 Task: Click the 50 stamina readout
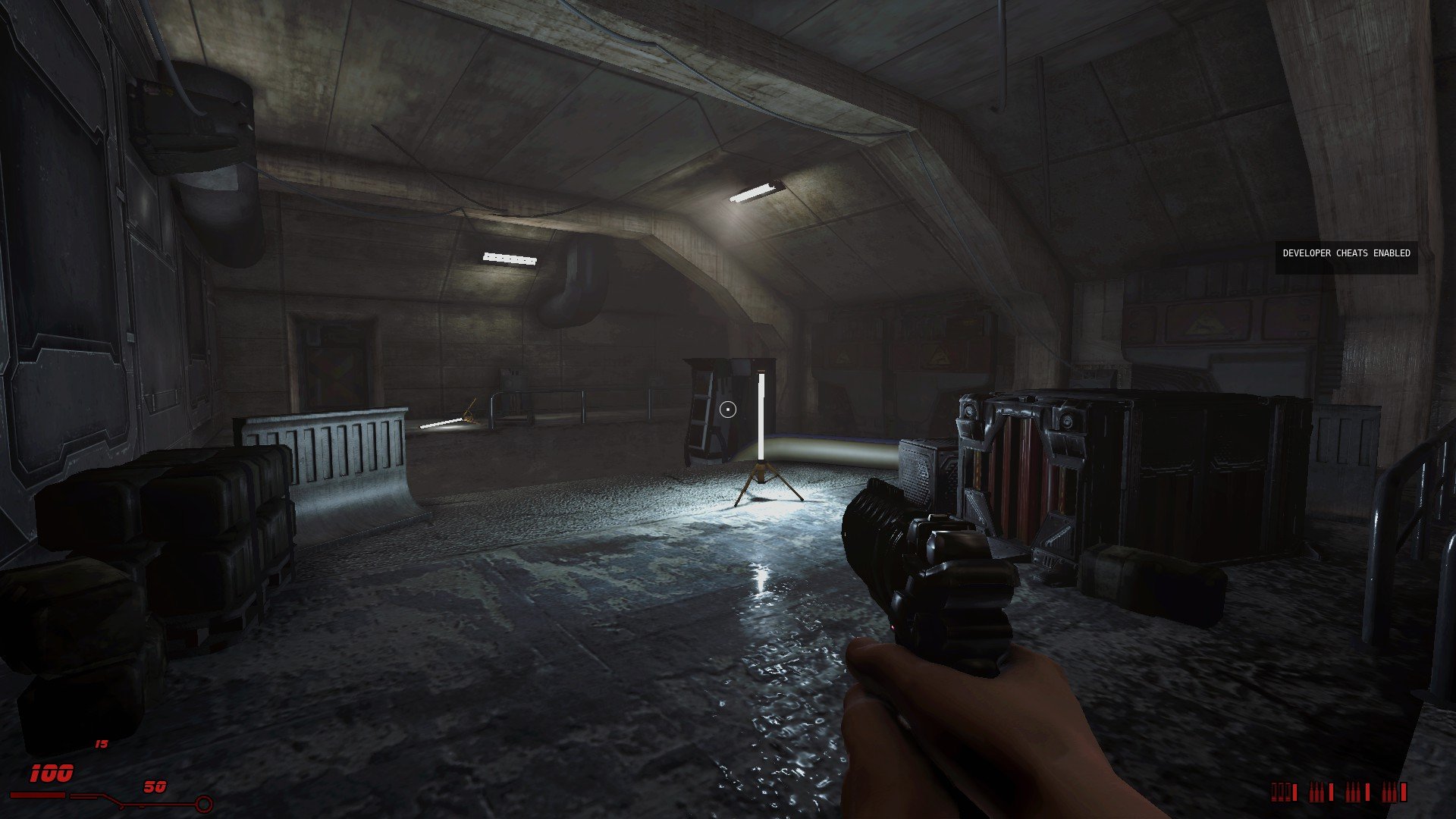[x=154, y=787]
